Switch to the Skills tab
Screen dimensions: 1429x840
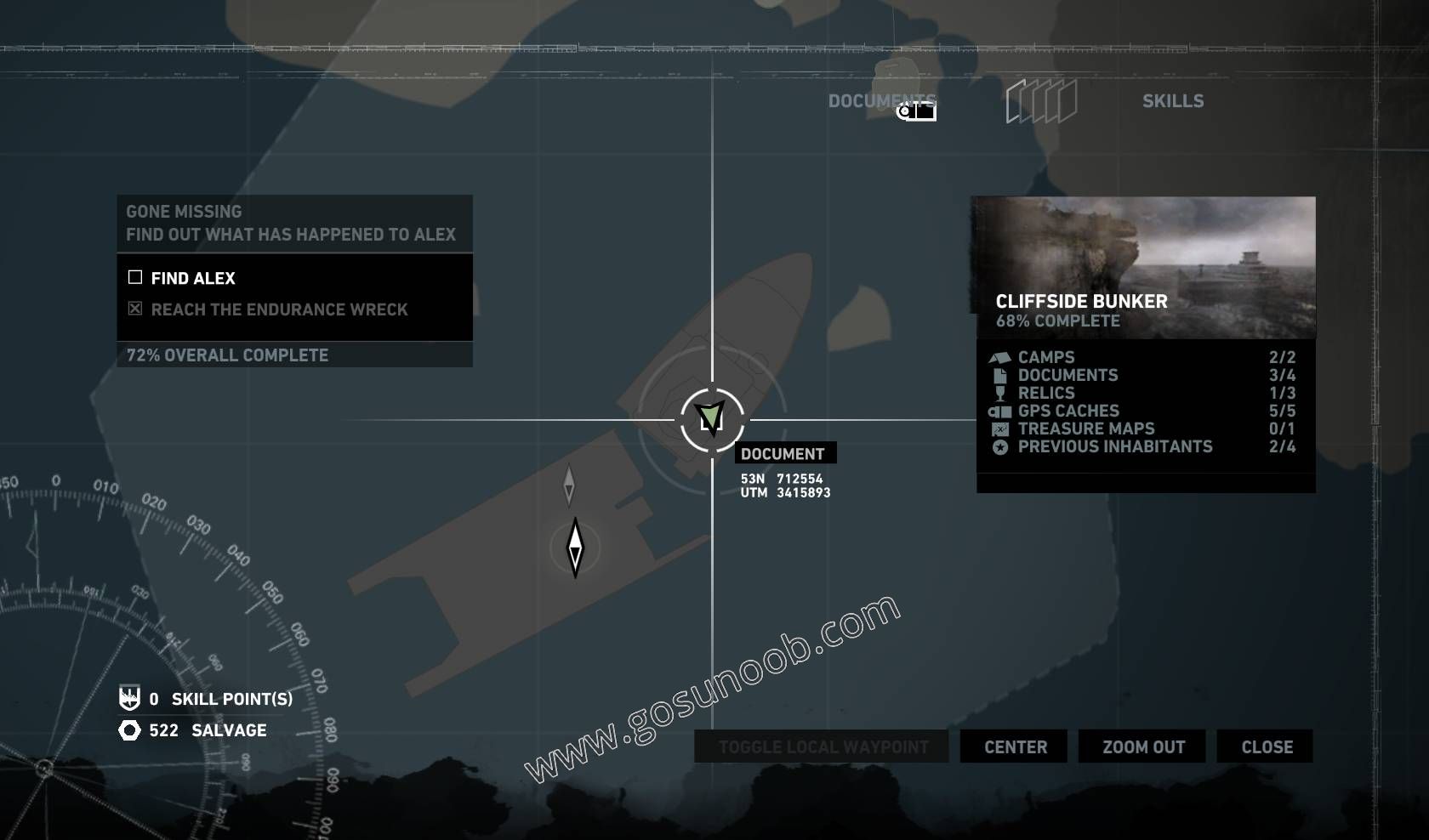[1173, 100]
